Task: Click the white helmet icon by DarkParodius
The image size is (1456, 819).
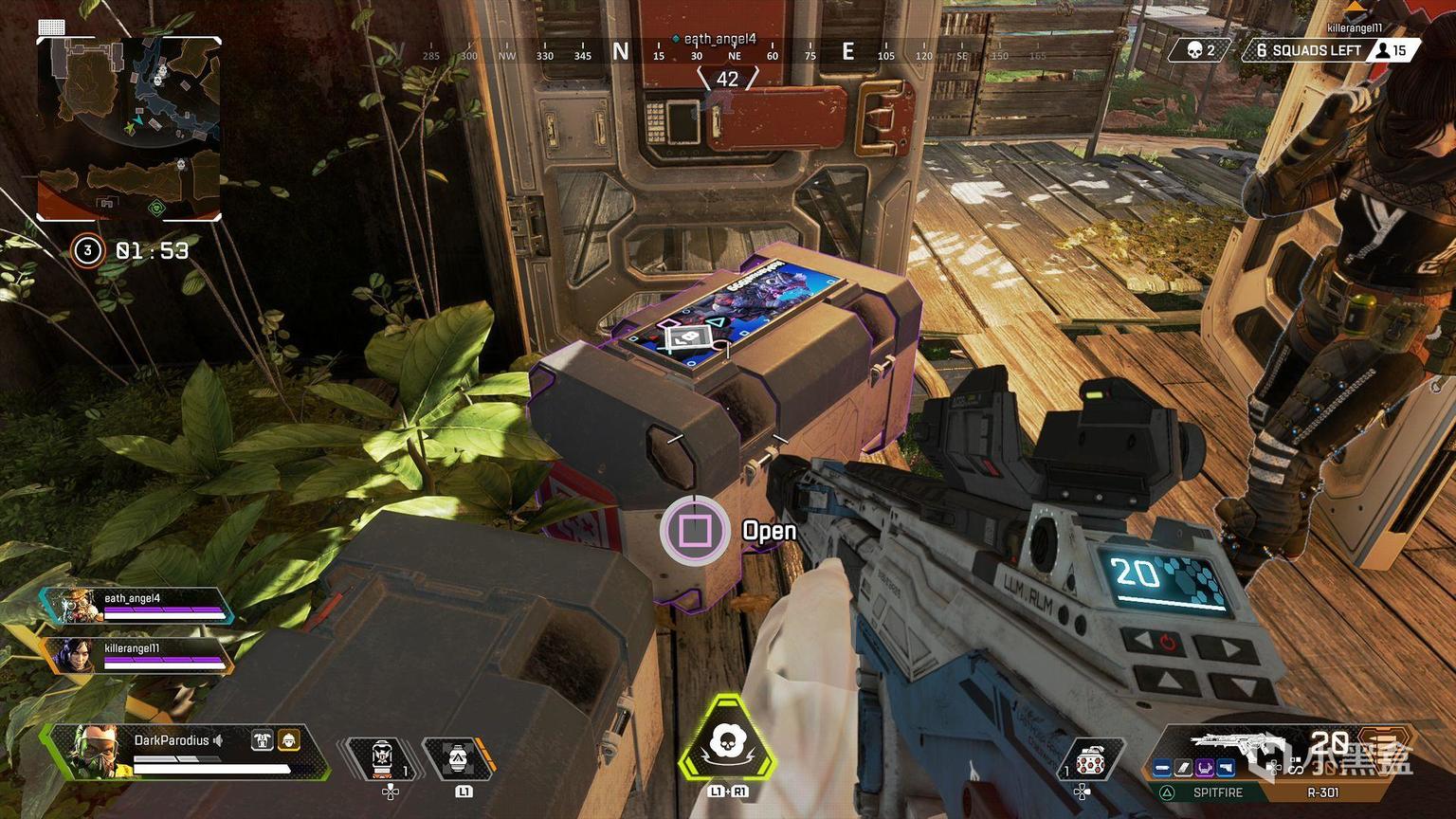Action: click(262, 740)
